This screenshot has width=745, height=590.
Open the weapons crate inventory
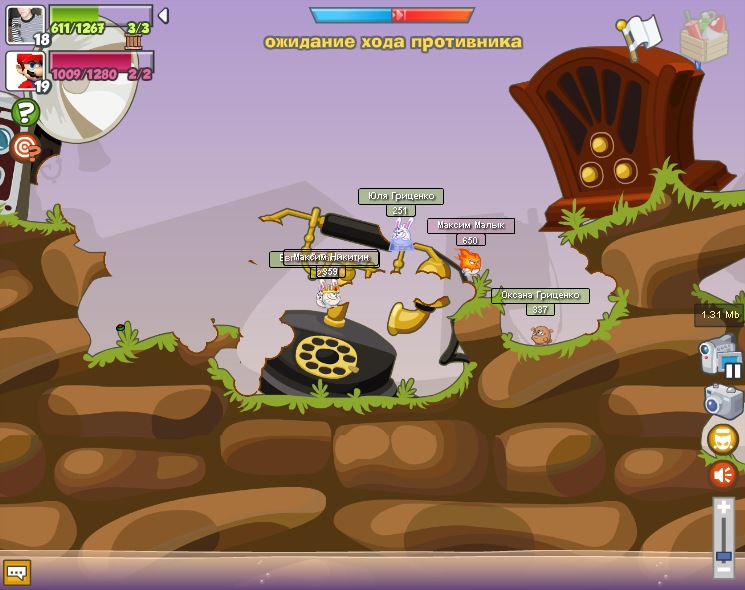pyautogui.click(x=704, y=38)
